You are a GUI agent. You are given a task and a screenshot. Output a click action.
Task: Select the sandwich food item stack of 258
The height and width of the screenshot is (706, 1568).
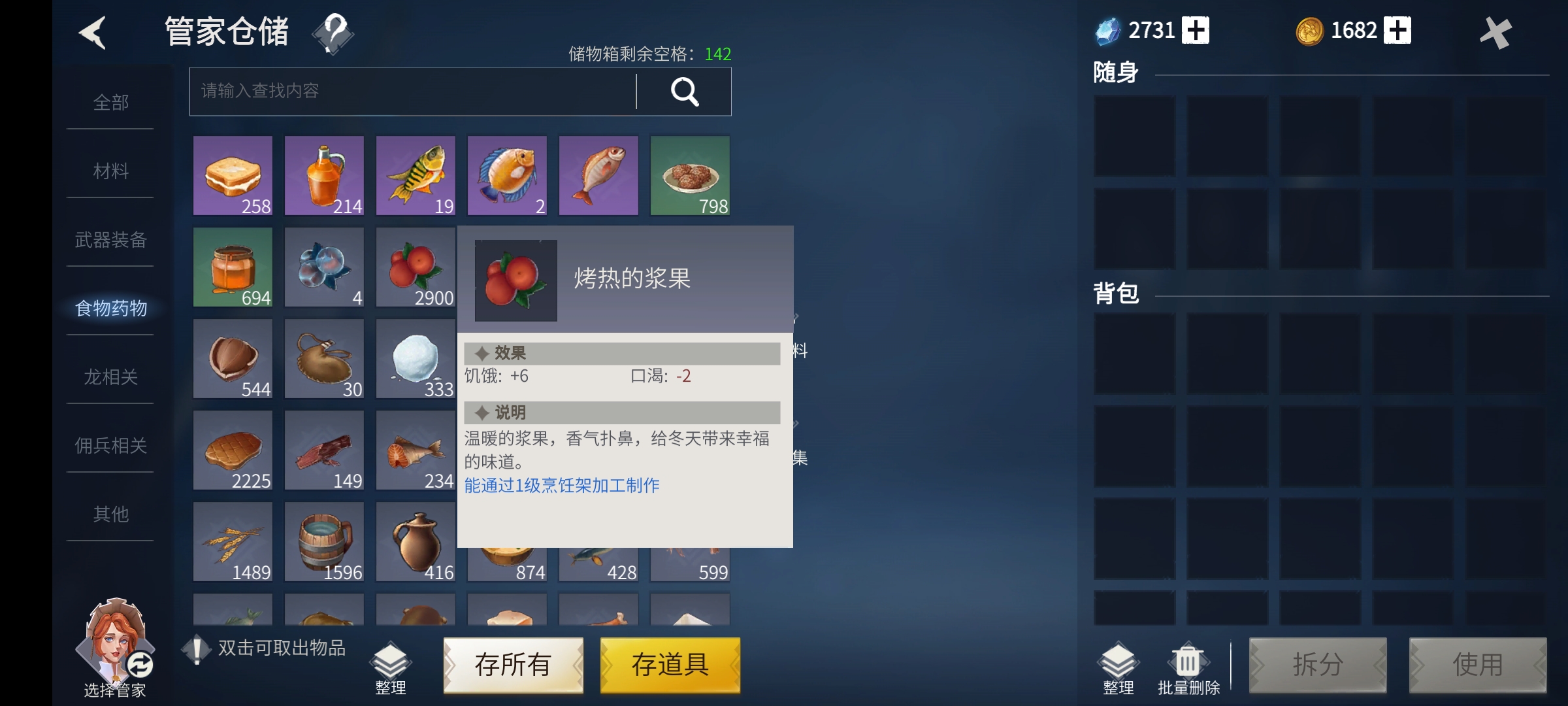[x=232, y=173]
